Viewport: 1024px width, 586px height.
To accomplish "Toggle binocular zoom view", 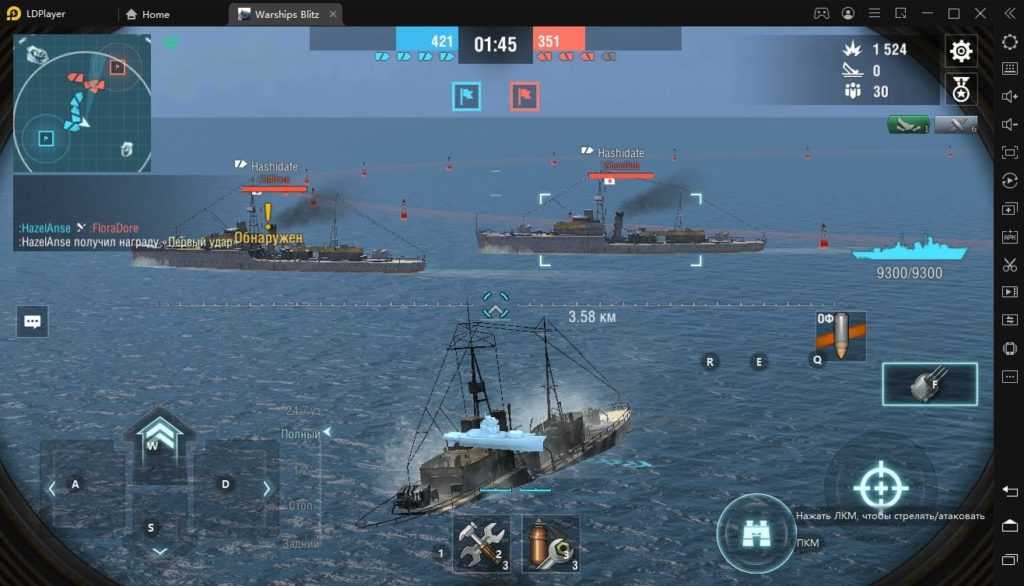I will tap(756, 534).
